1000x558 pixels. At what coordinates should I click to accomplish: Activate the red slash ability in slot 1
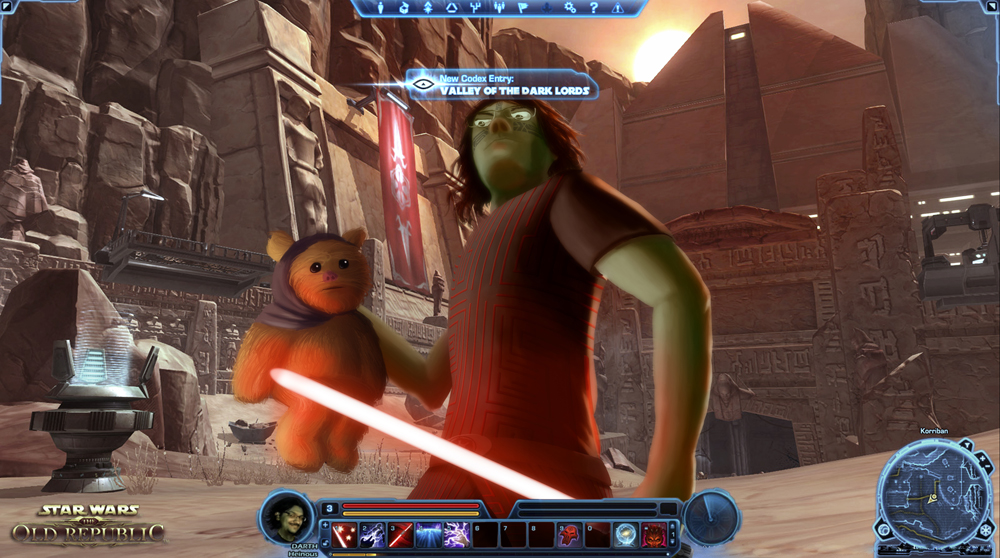pos(345,534)
